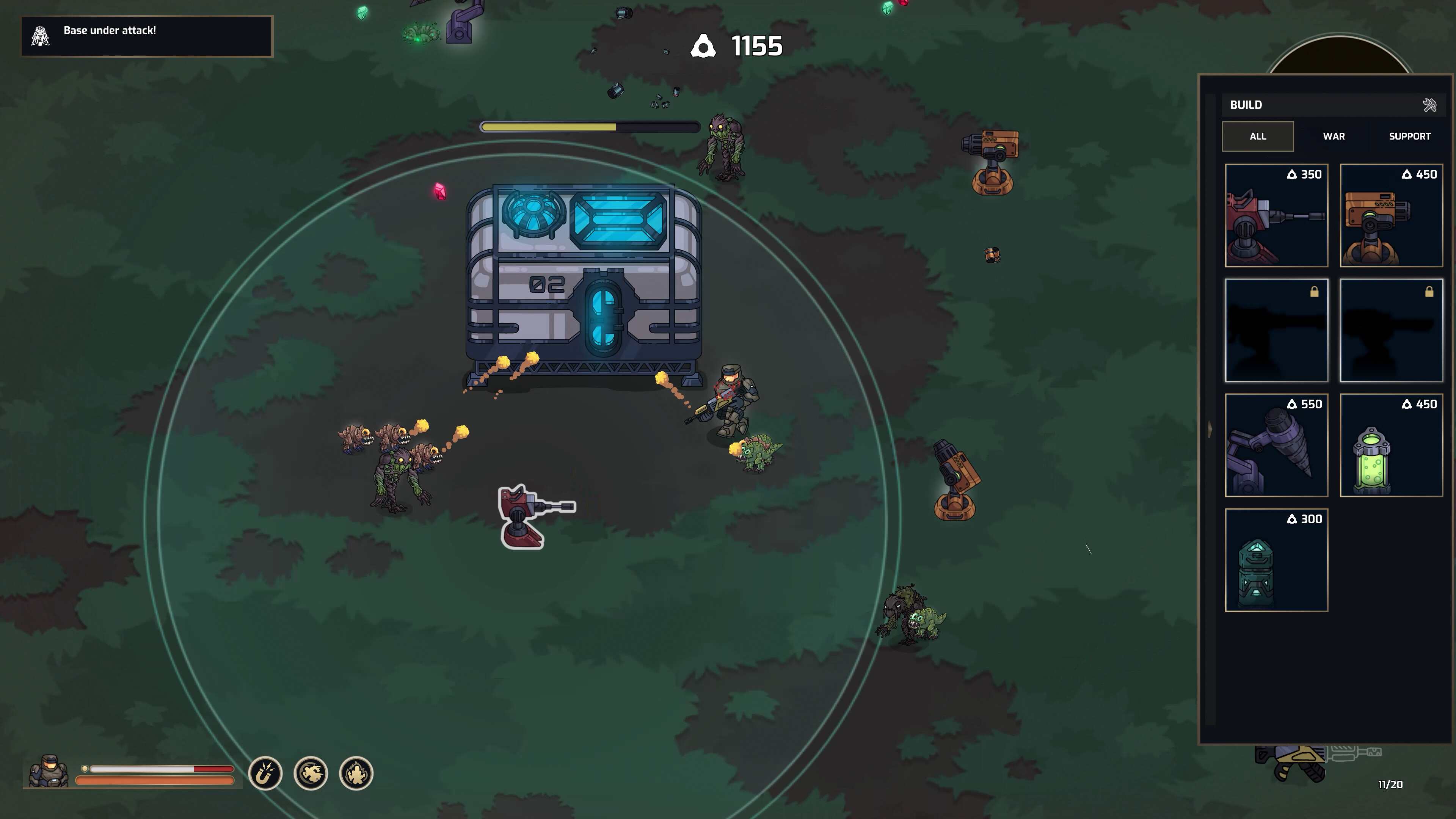Open the WAR category filter
The width and height of the screenshot is (1456, 819).
pyautogui.click(x=1334, y=136)
